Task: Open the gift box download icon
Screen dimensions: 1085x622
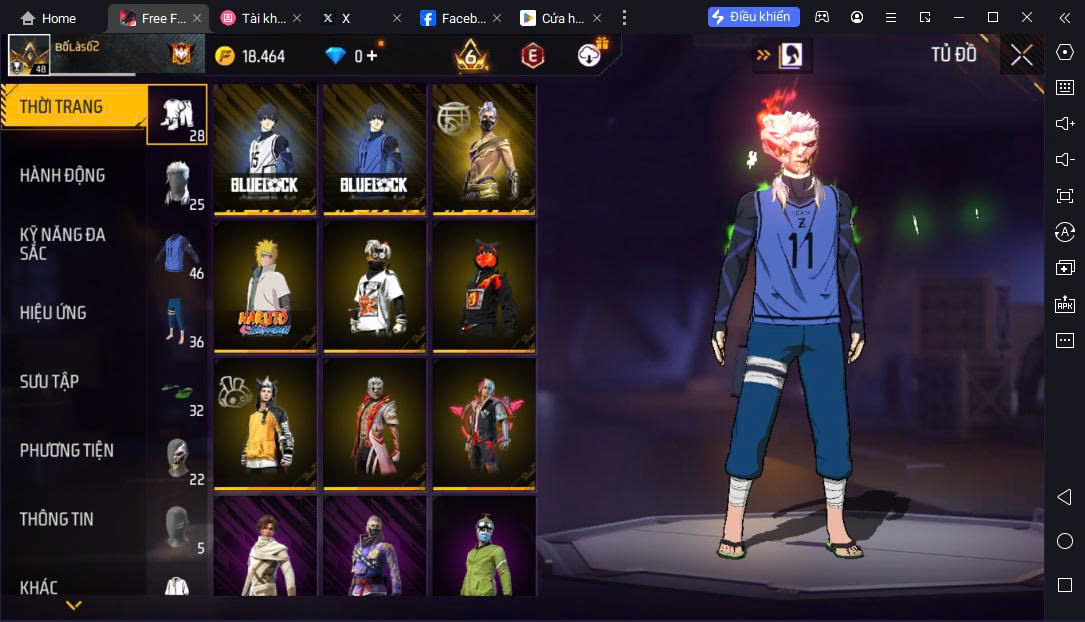Action: (592, 54)
